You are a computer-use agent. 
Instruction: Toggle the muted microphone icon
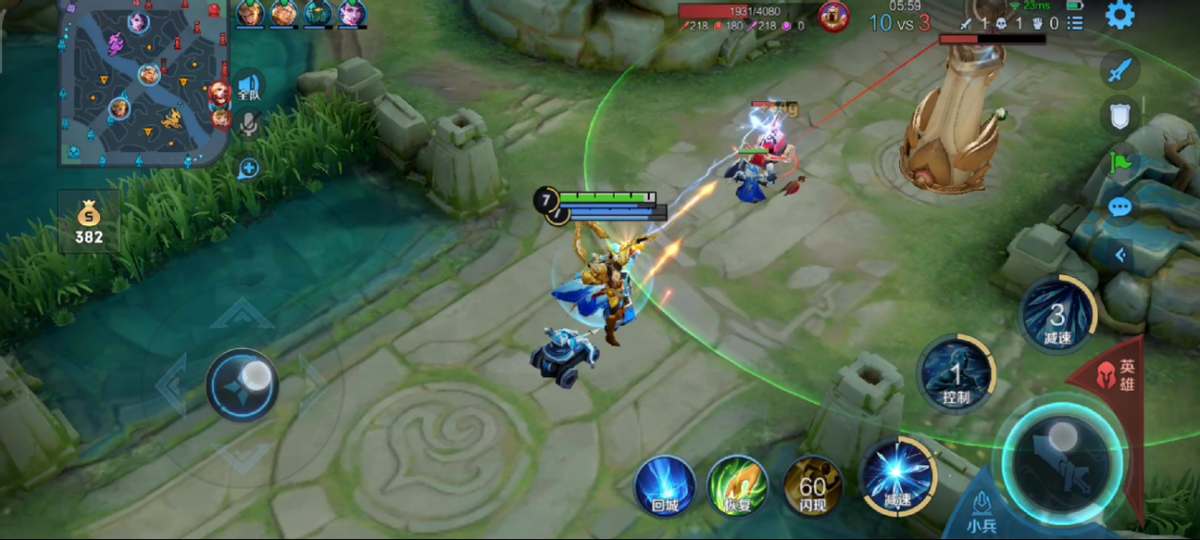click(248, 124)
